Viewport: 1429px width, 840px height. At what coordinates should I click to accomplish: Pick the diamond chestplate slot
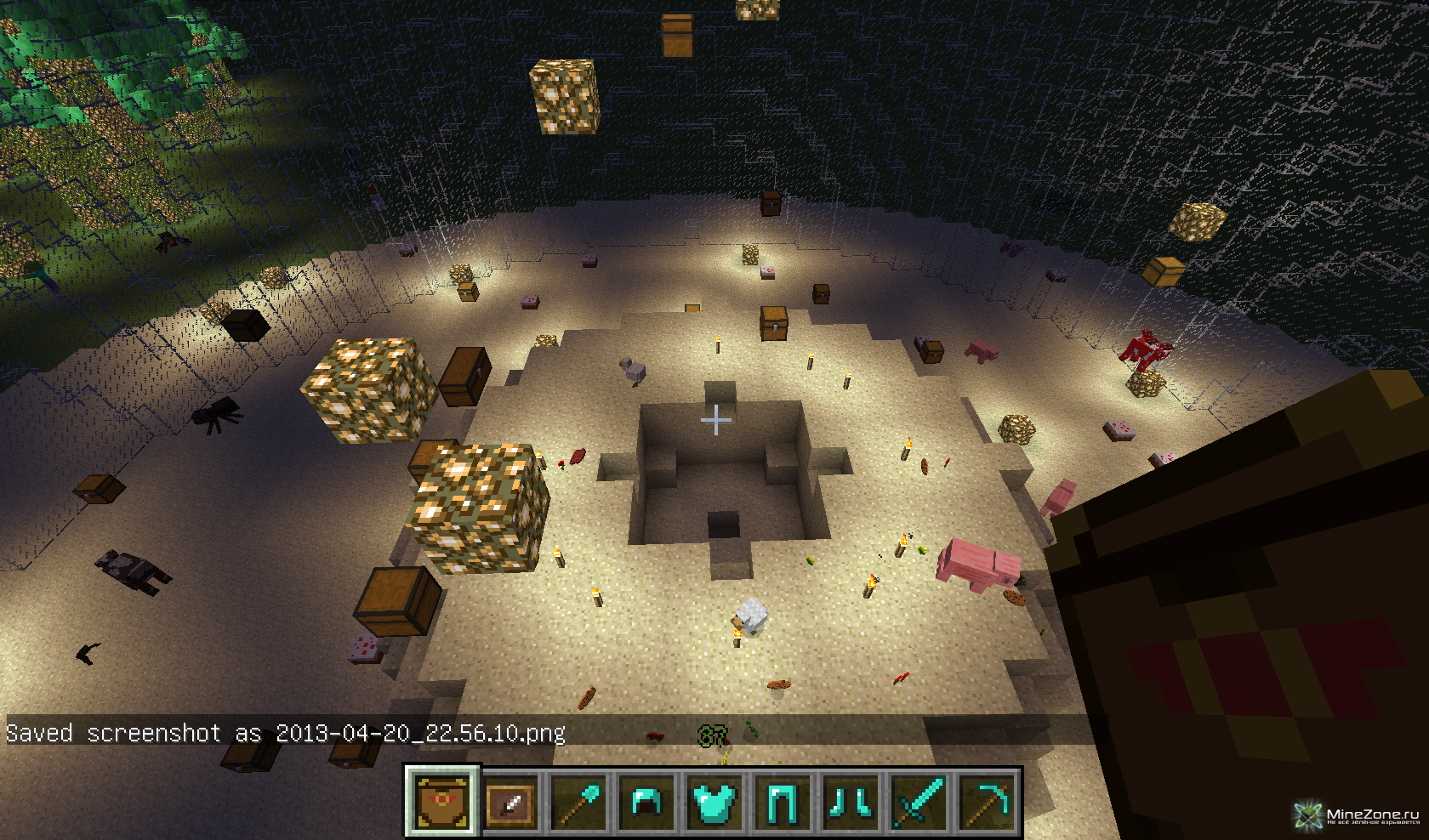pyautogui.click(x=714, y=803)
